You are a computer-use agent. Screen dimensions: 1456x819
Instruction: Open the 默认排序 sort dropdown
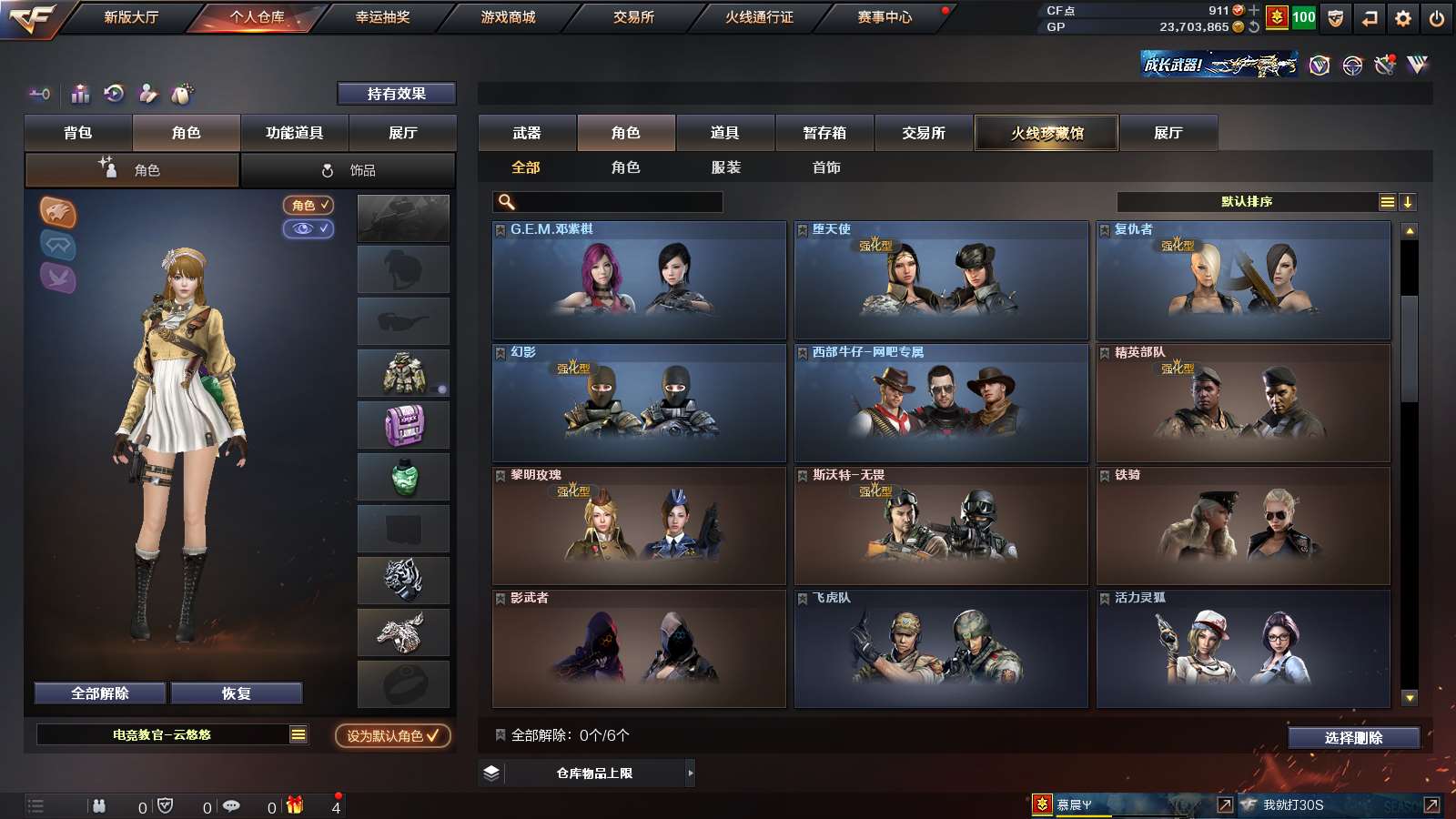click(1247, 202)
